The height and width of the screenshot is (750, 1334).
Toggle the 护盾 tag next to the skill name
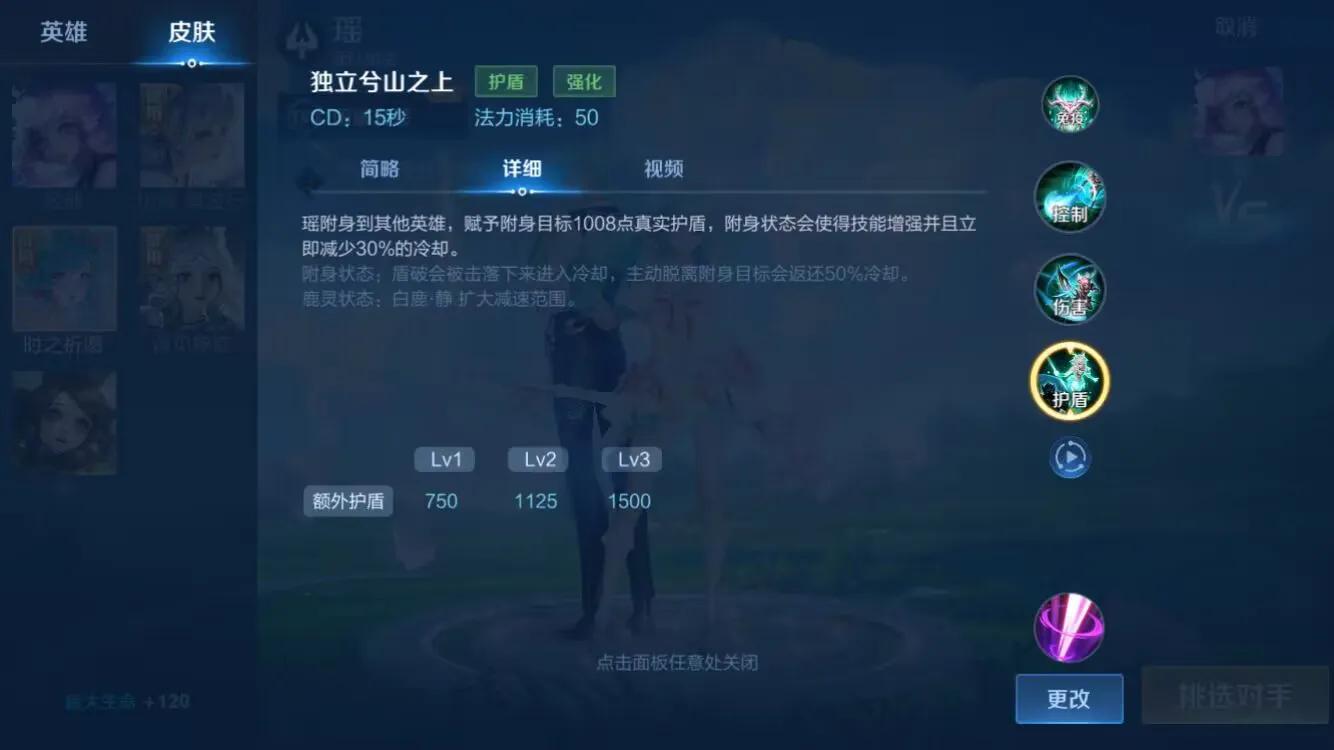505,81
